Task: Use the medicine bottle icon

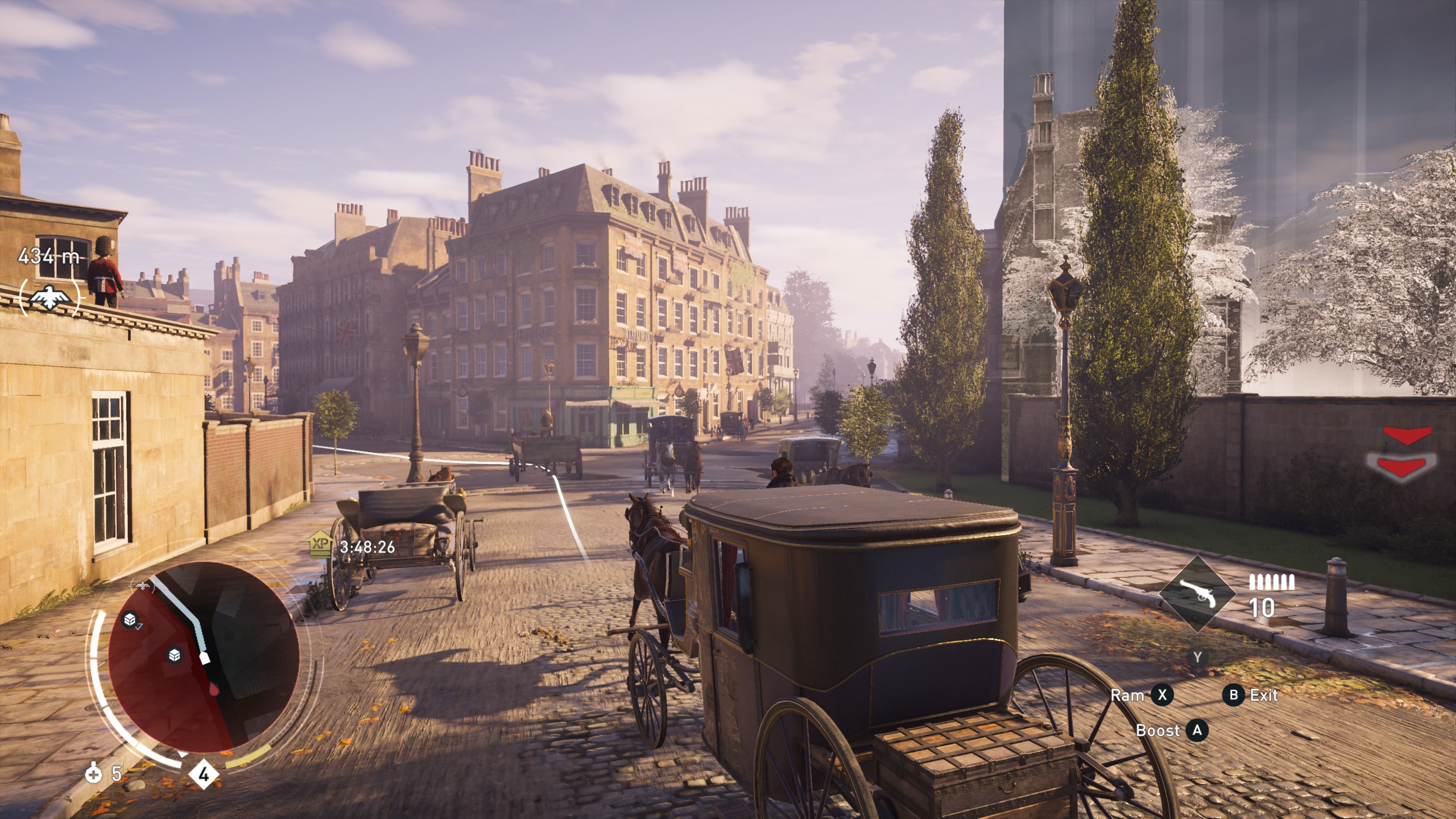Action: point(93,773)
